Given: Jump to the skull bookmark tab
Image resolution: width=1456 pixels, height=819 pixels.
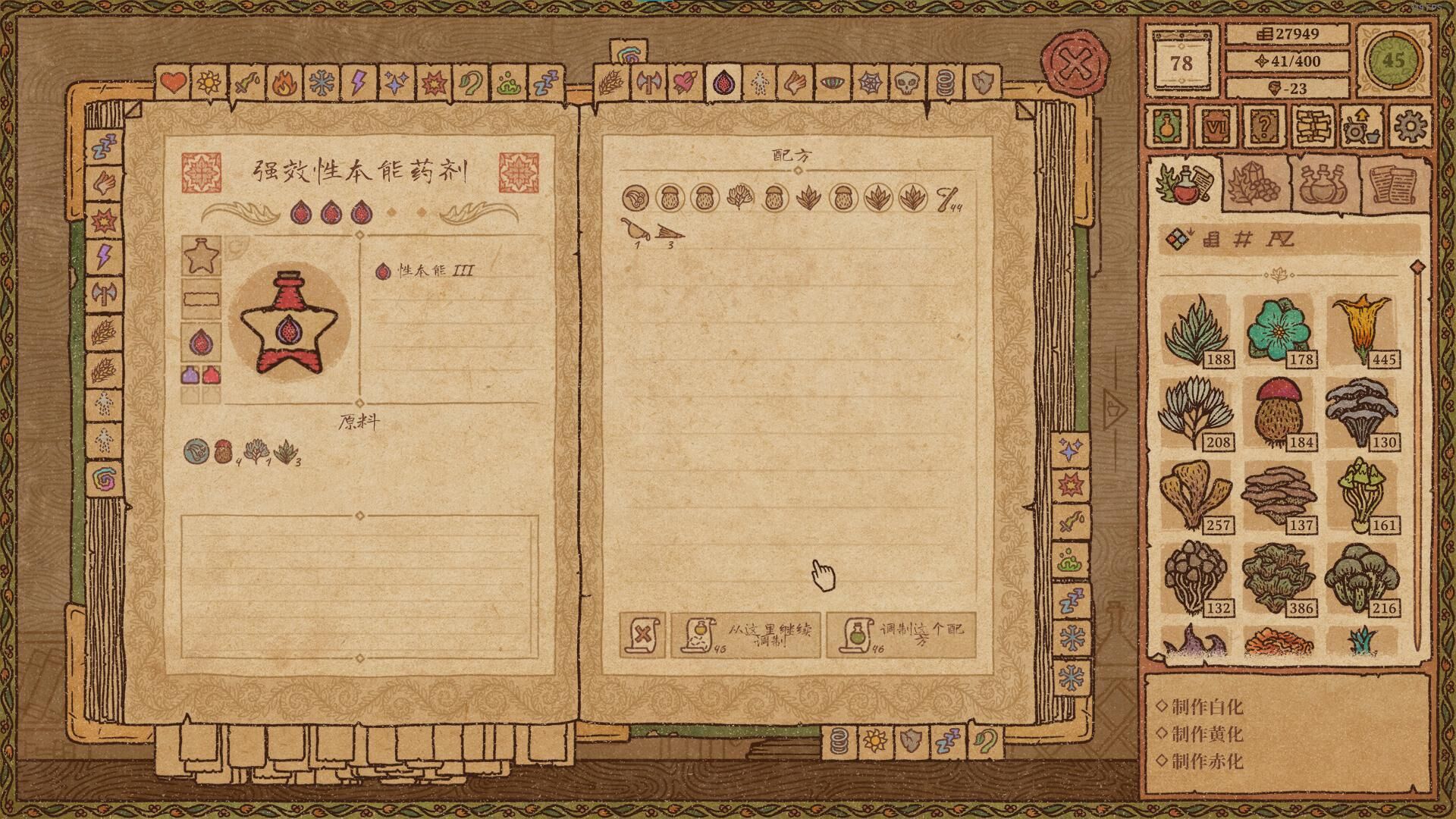Looking at the screenshot, I should click(x=906, y=83).
